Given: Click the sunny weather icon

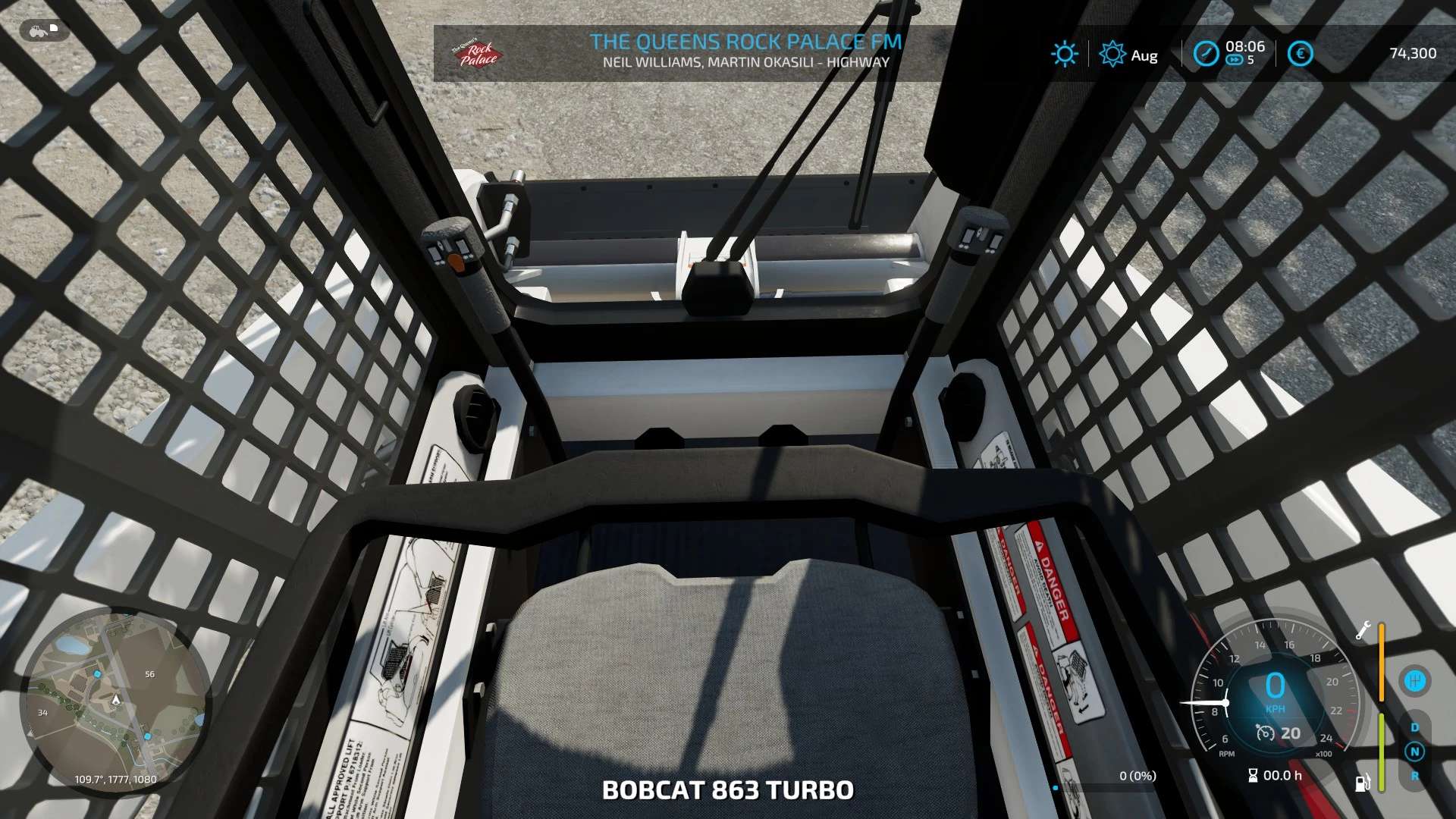Looking at the screenshot, I should click(x=1064, y=54).
